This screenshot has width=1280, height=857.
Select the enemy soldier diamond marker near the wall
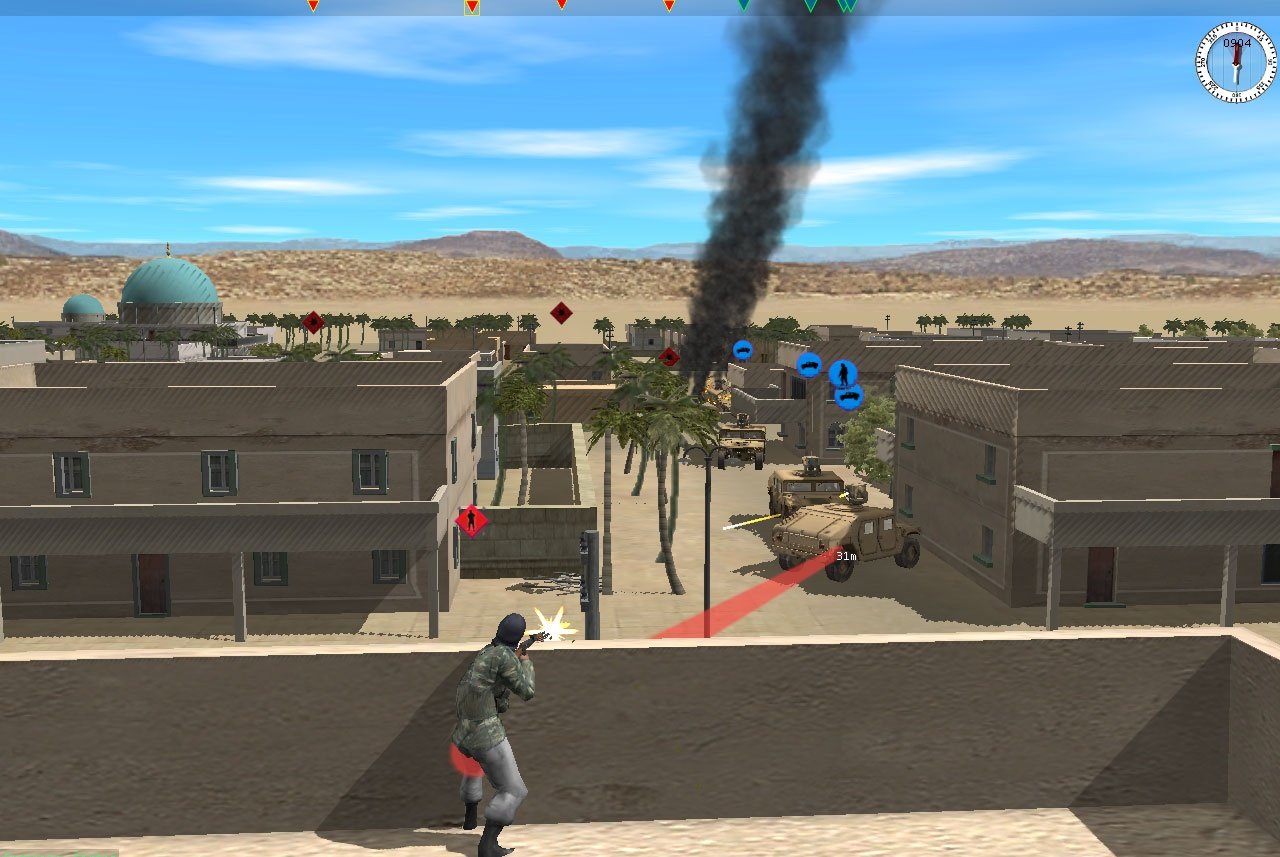coord(470,520)
